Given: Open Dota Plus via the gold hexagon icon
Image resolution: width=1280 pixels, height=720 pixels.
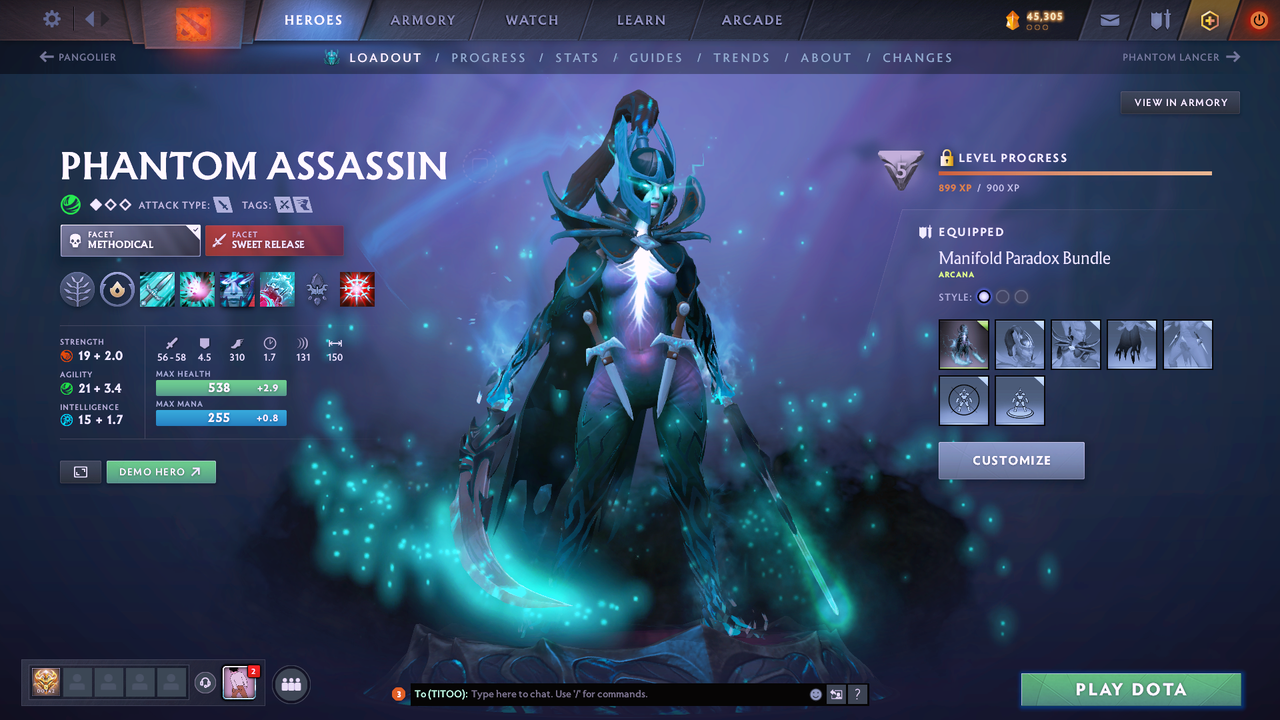Looking at the screenshot, I should click(x=1209, y=19).
